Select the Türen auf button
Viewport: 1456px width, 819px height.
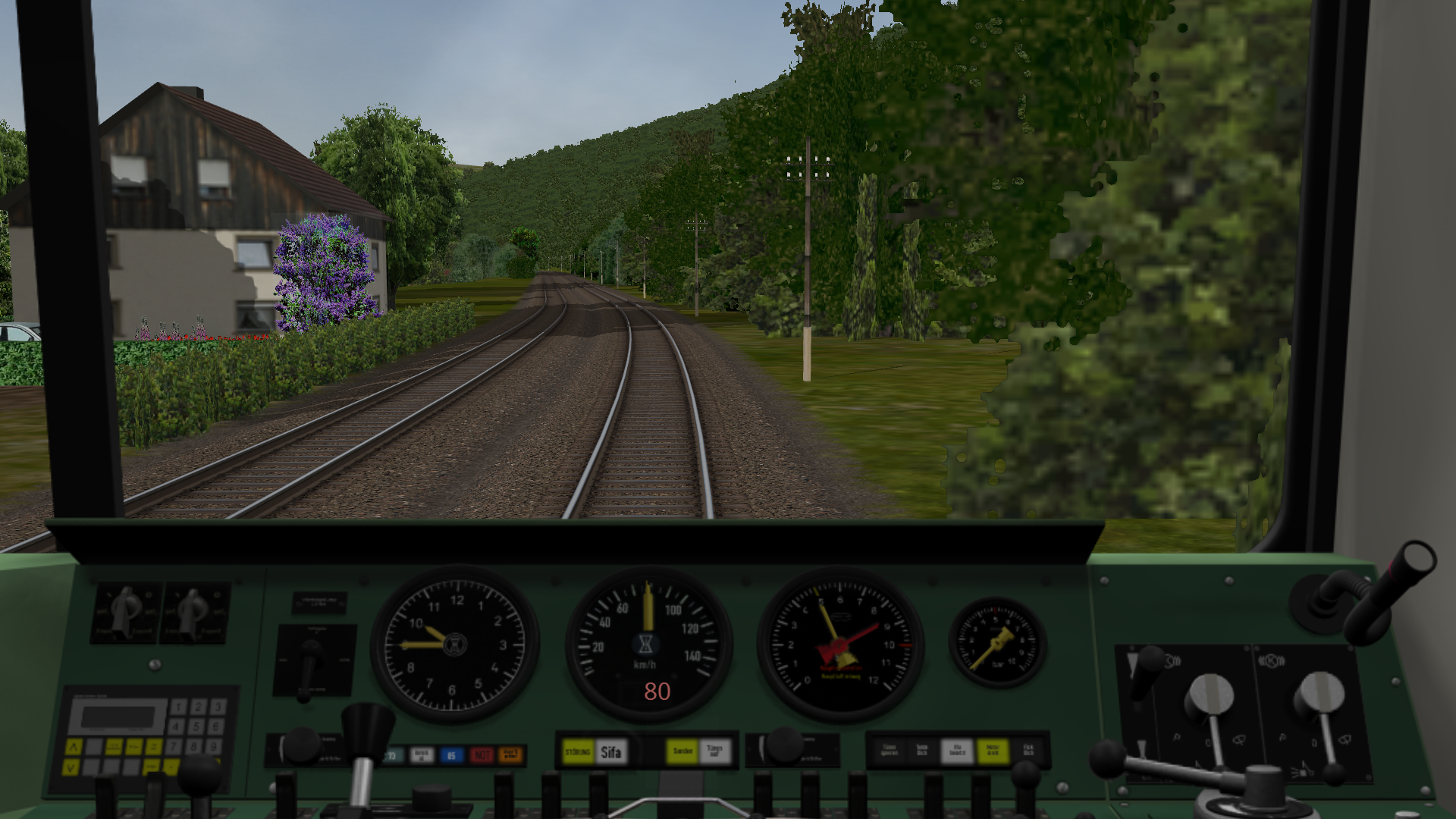pos(714,752)
